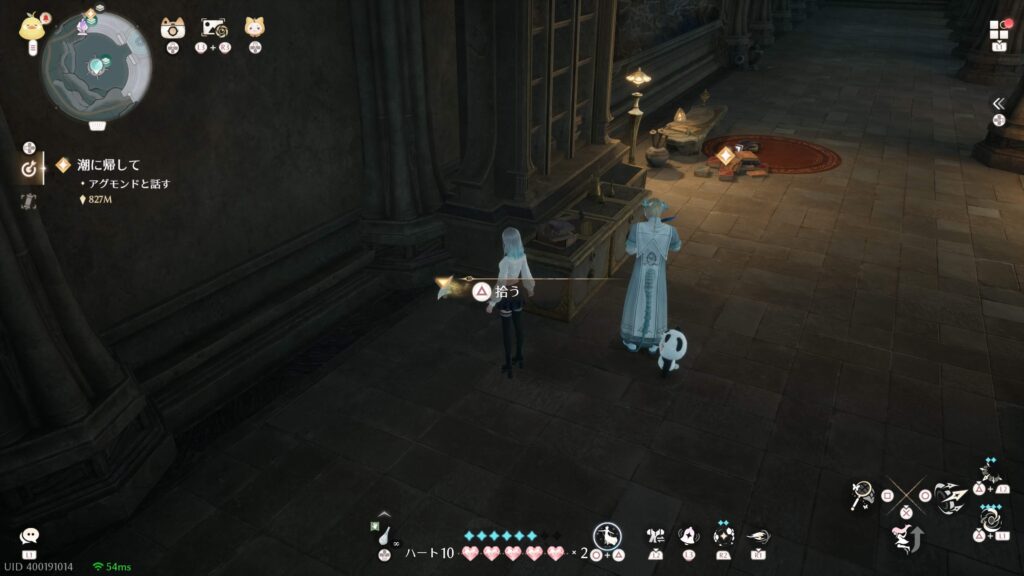The height and width of the screenshot is (576, 1024).
Task: Open the chat speech bubble icon
Action: coord(29,537)
